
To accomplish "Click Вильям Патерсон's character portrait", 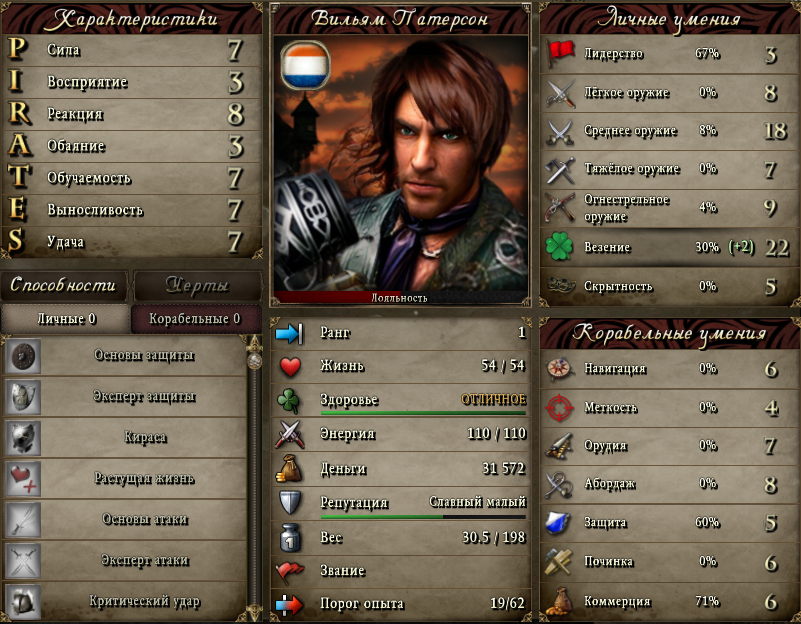I will click(400, 165).
